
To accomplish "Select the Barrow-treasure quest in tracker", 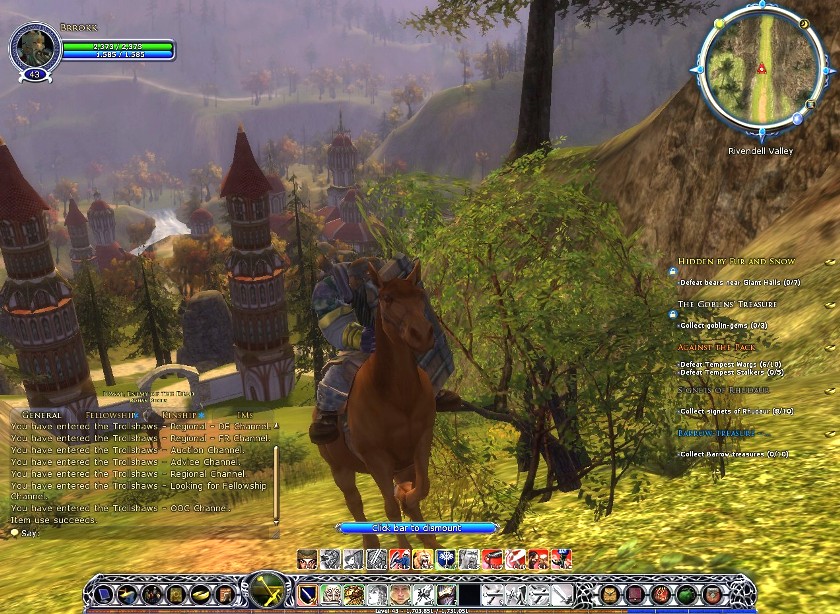I will pos(714,433).
